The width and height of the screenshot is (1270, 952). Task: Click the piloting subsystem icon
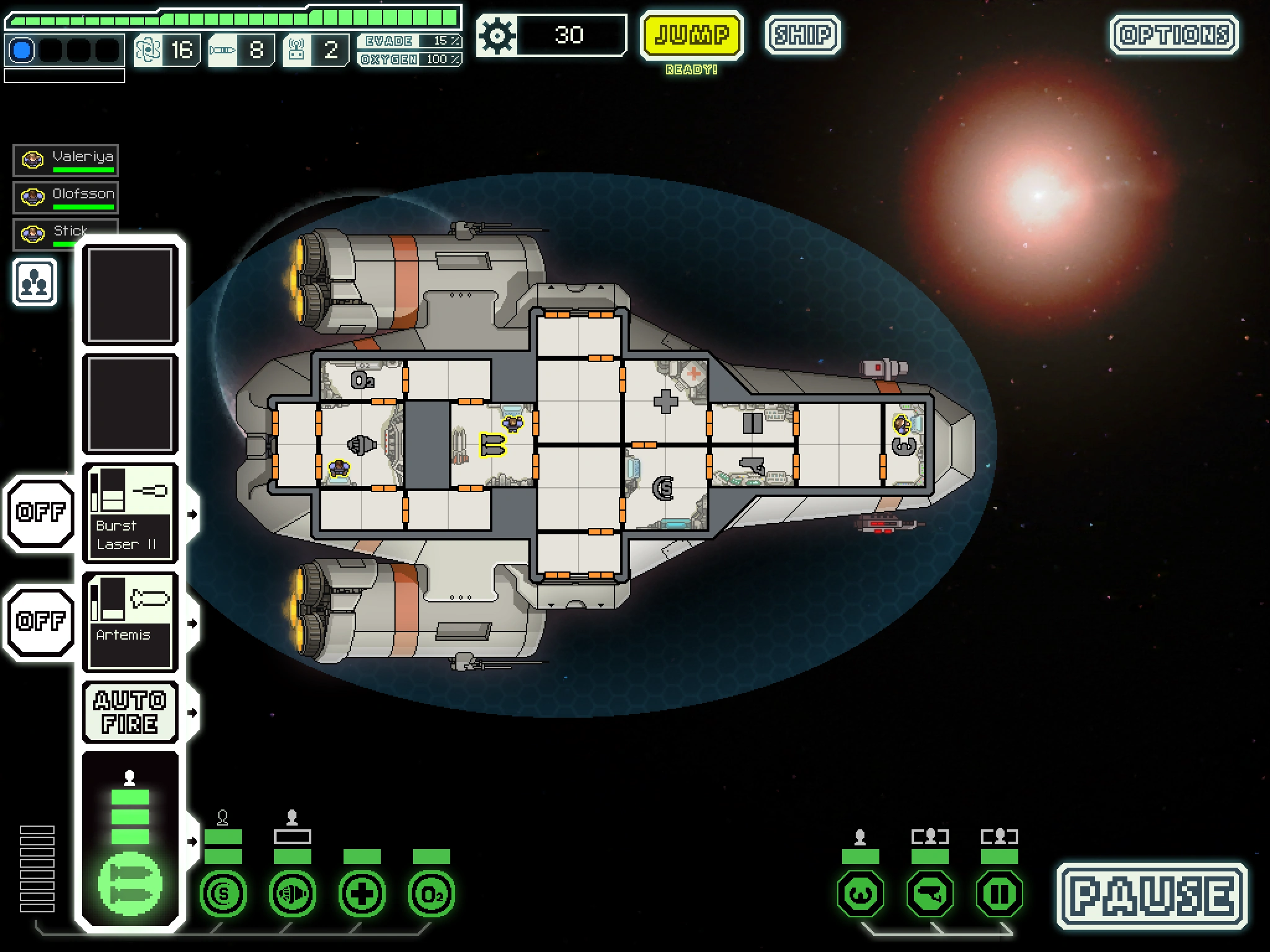pos(861,893)
